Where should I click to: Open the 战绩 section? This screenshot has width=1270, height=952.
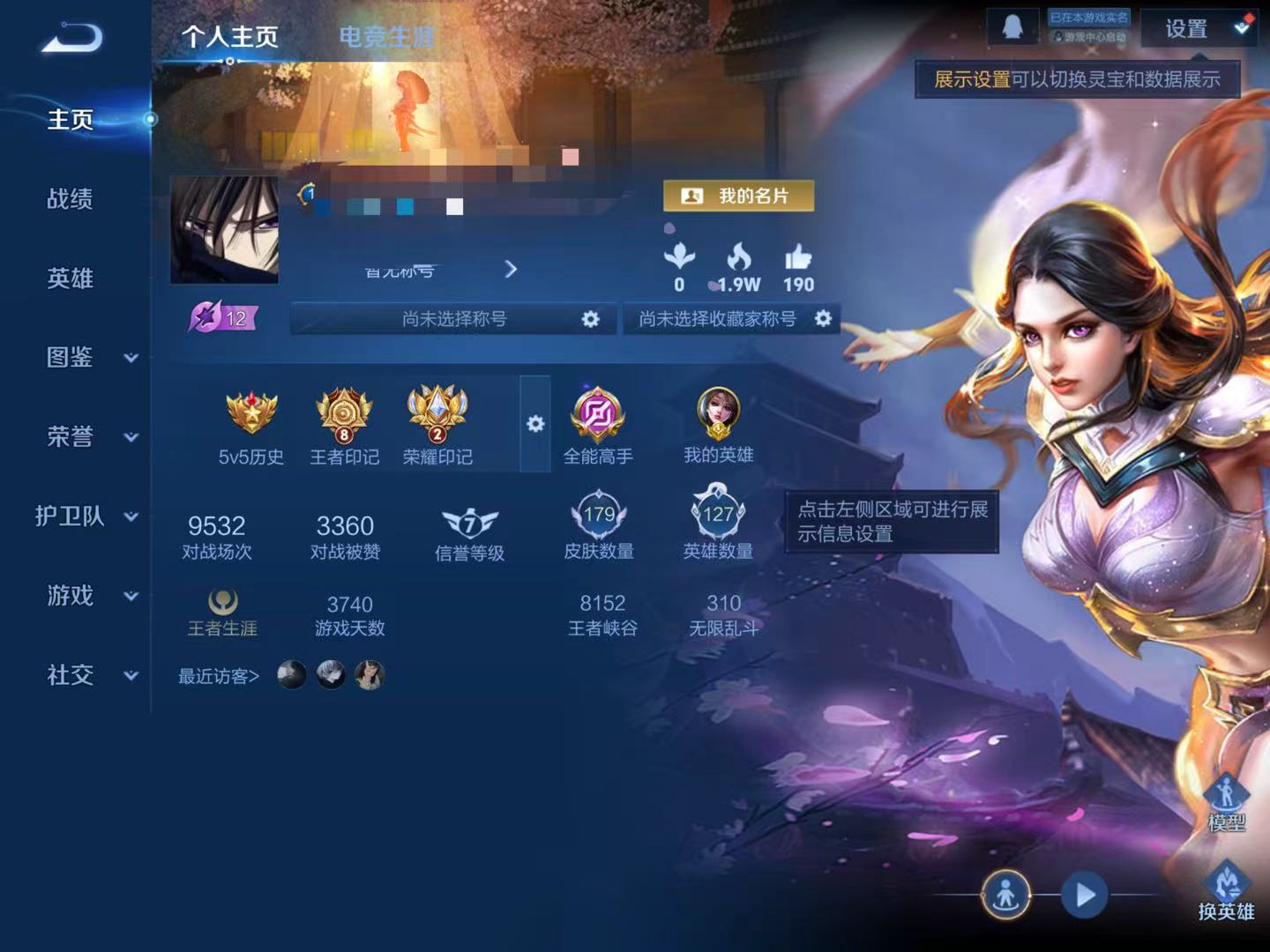point(70,199)
